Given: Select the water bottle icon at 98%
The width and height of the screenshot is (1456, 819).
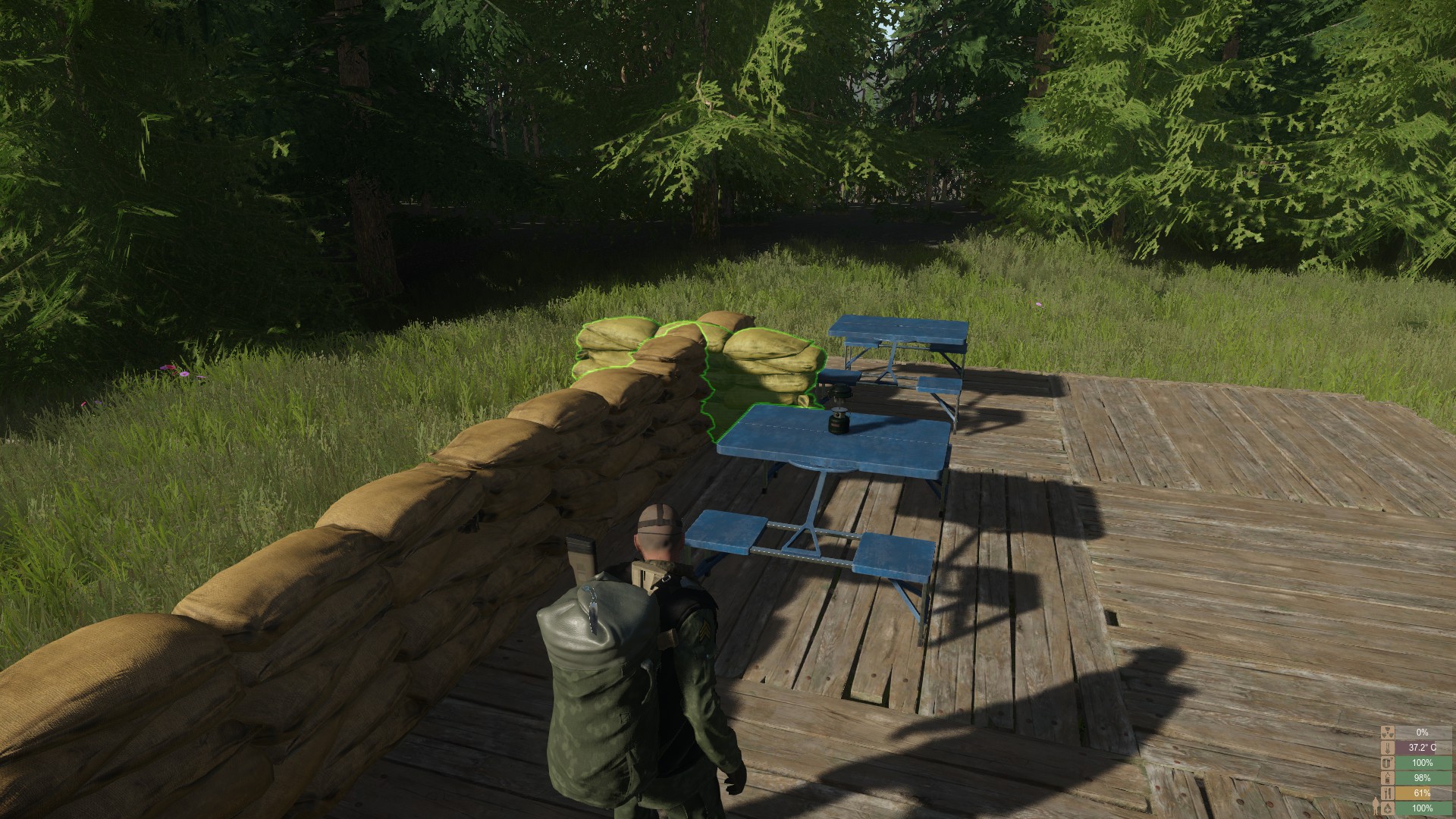Looking at the screenshot, I should click(1388, 778).
